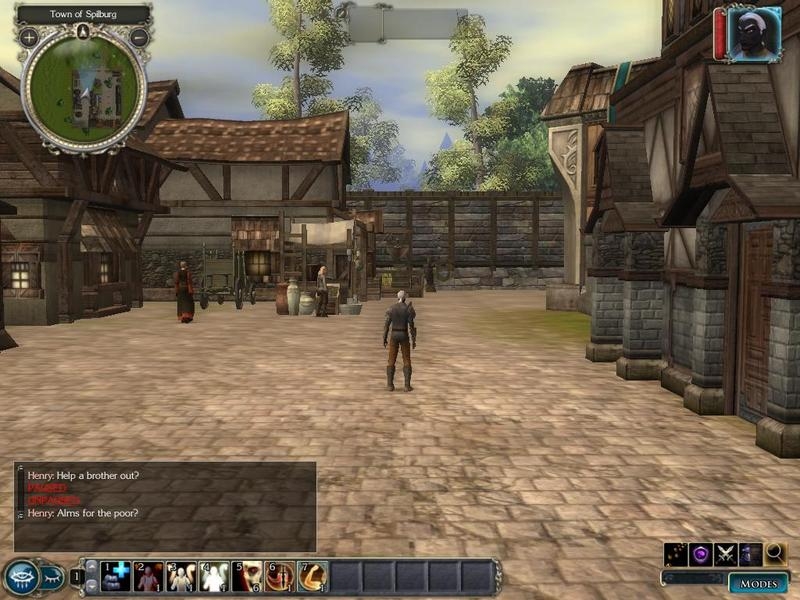Activate hotbar slot 3 winged figure ability

[x=181, y=577]
